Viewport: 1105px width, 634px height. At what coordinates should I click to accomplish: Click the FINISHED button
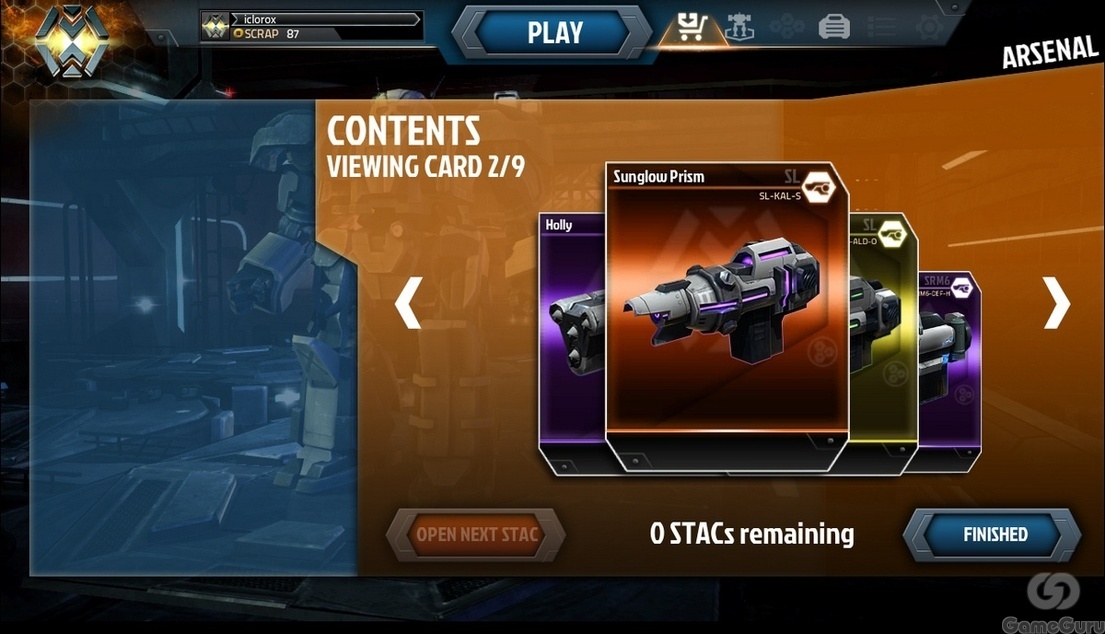point(994,535)
